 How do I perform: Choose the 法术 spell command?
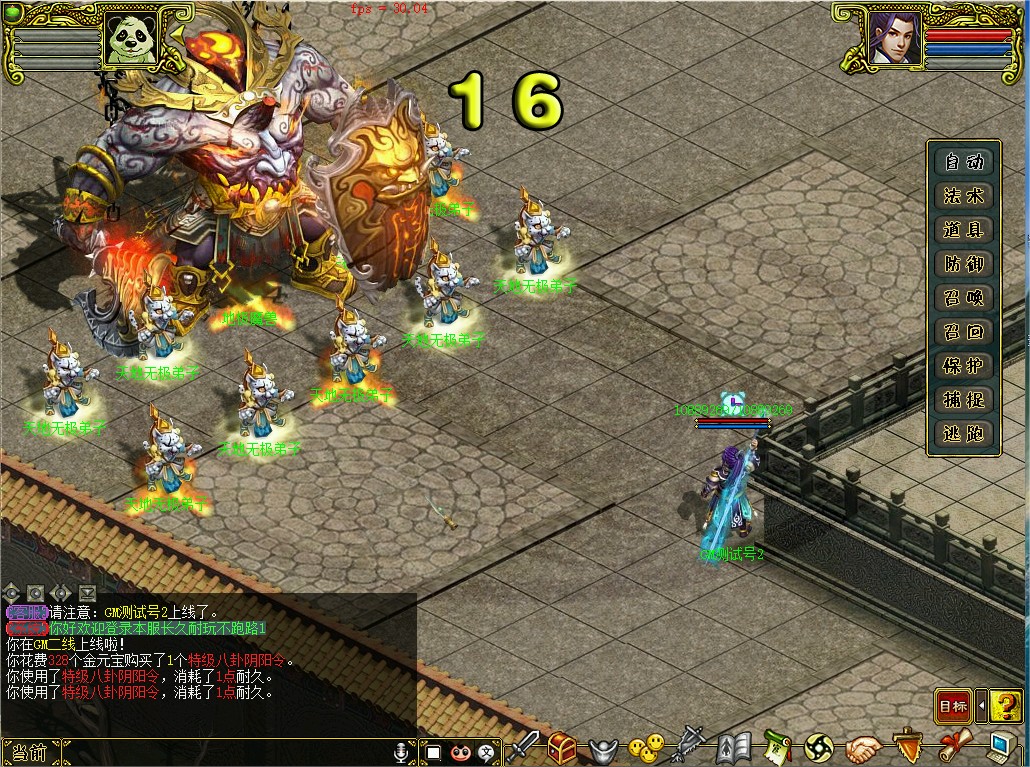[964, 196]
